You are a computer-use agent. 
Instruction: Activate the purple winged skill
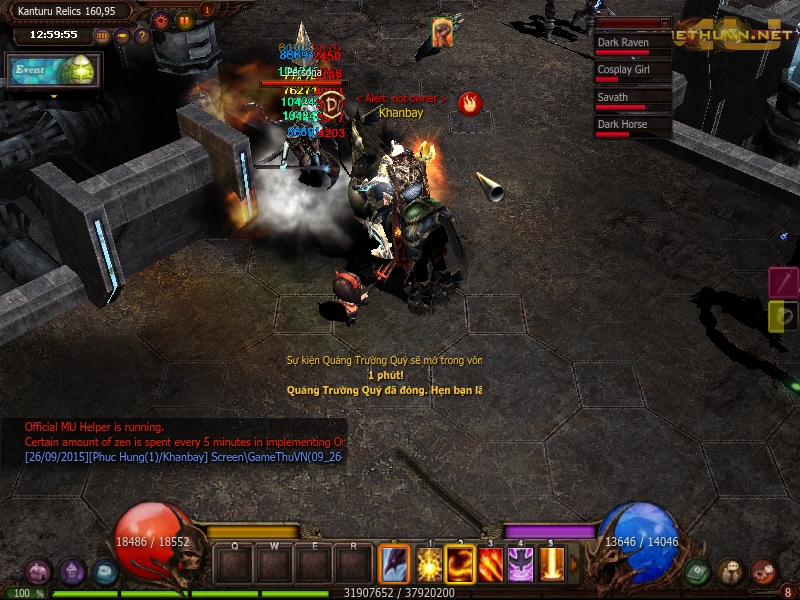pos(521,566)
